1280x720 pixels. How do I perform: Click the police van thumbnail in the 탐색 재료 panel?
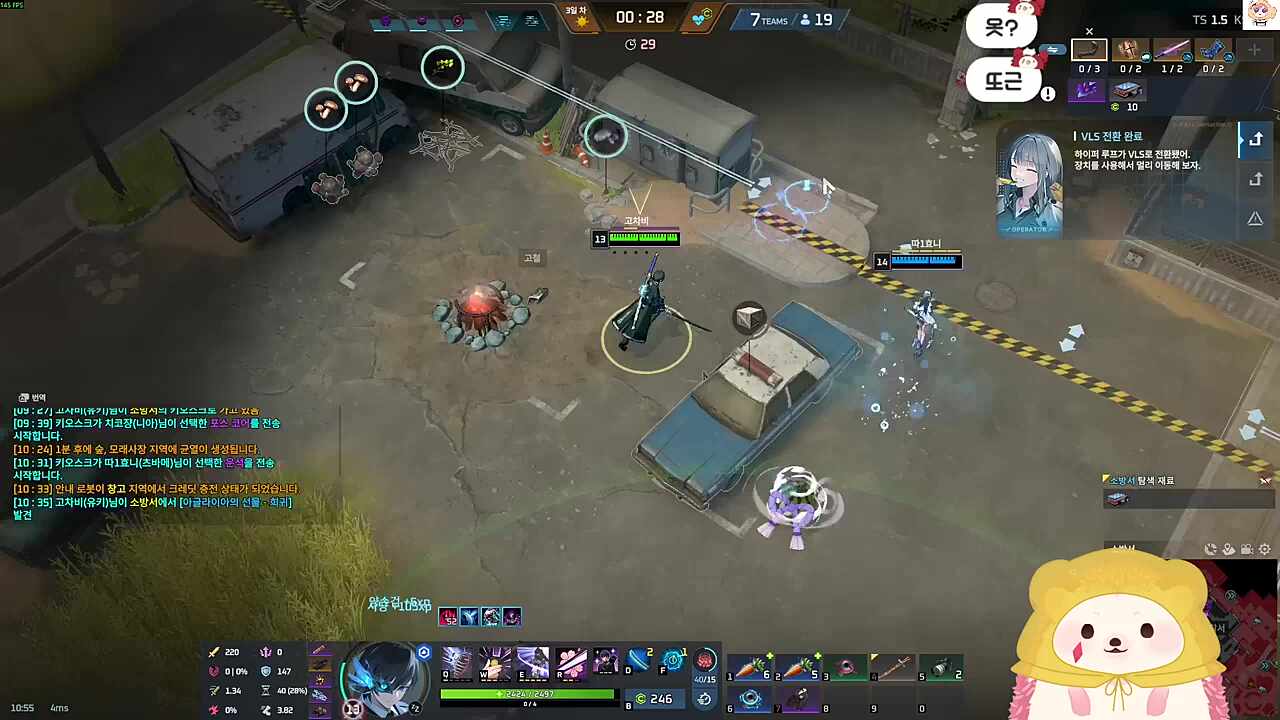pos(1118,499)
